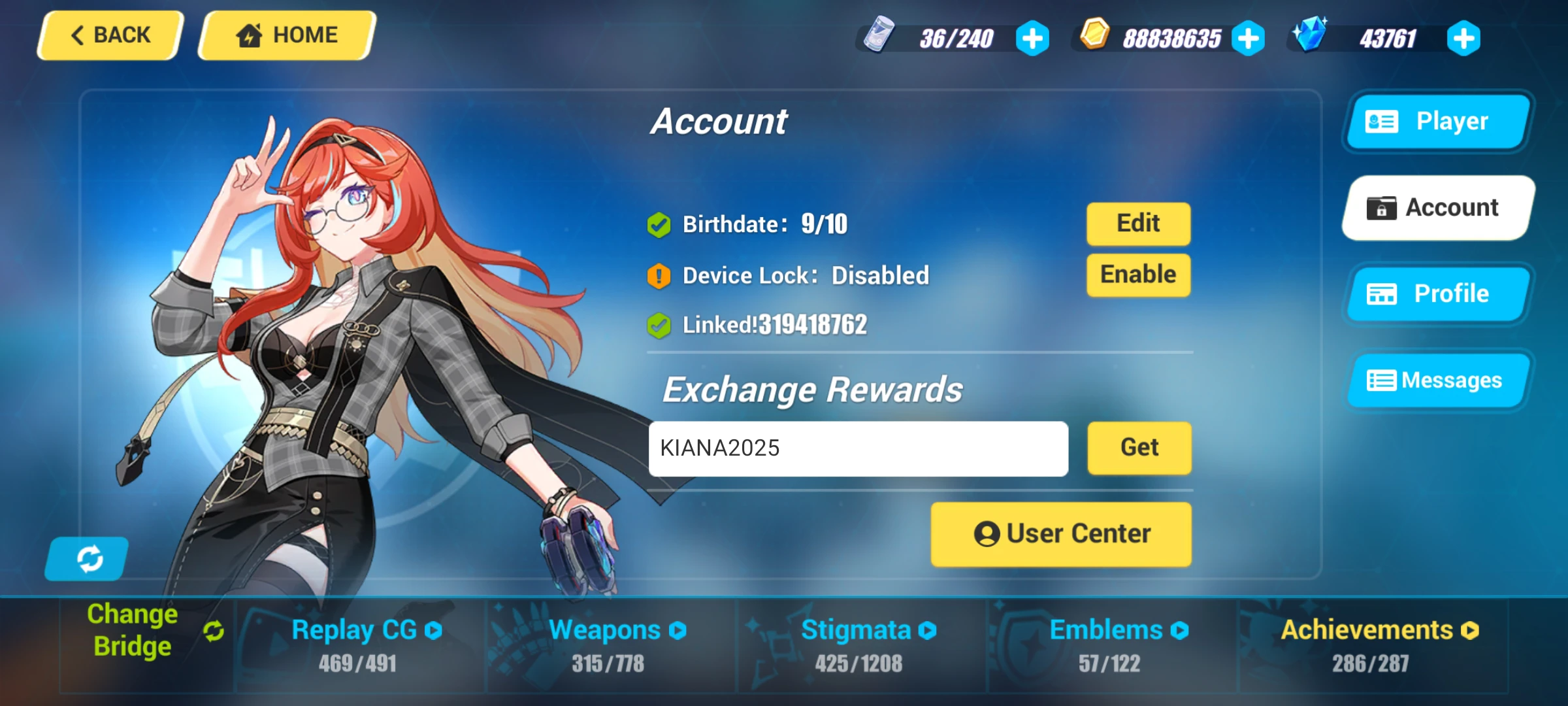Edit the birthdate
This screenshot has height=706, width=1568.
[x=1137, y=223]
